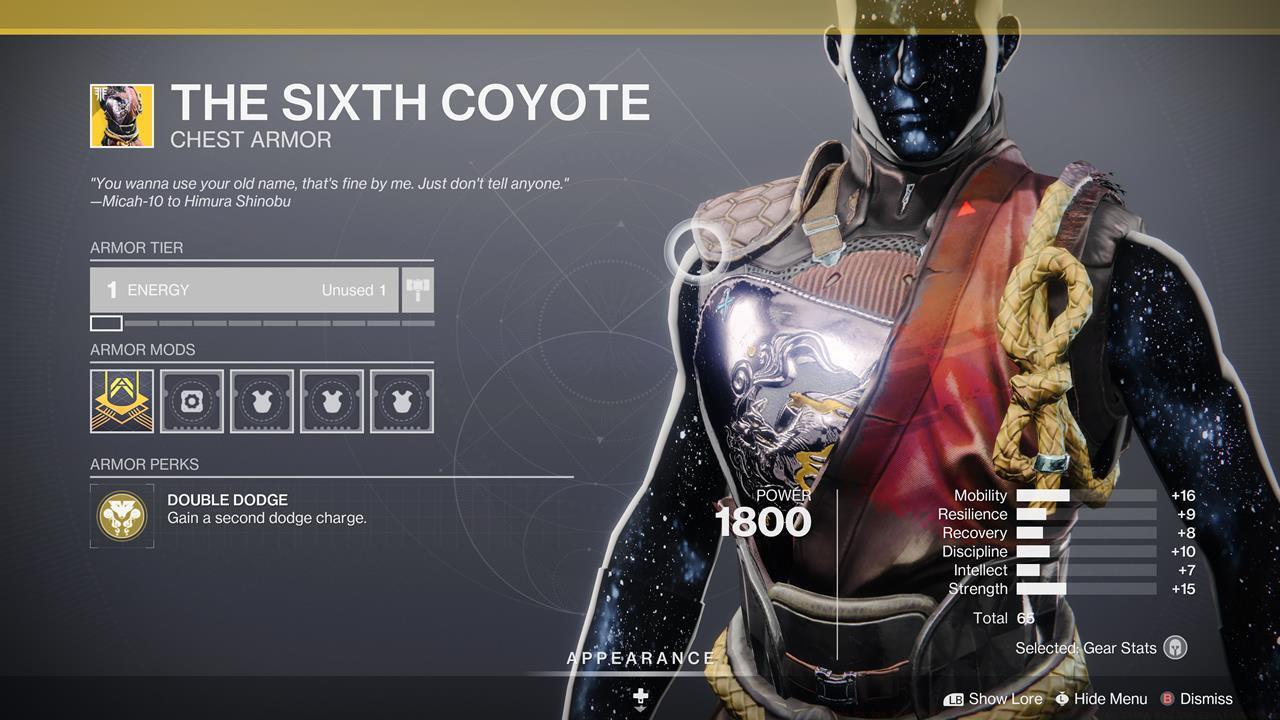Click the first Energy tier progress segment

tap(106, 323)
